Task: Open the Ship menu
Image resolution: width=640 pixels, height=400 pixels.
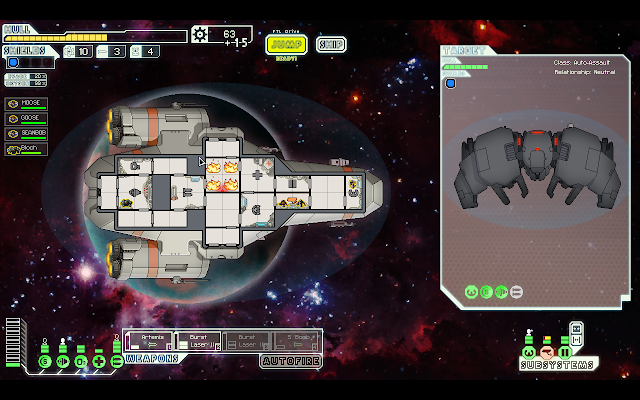Action: pos(331,44)
